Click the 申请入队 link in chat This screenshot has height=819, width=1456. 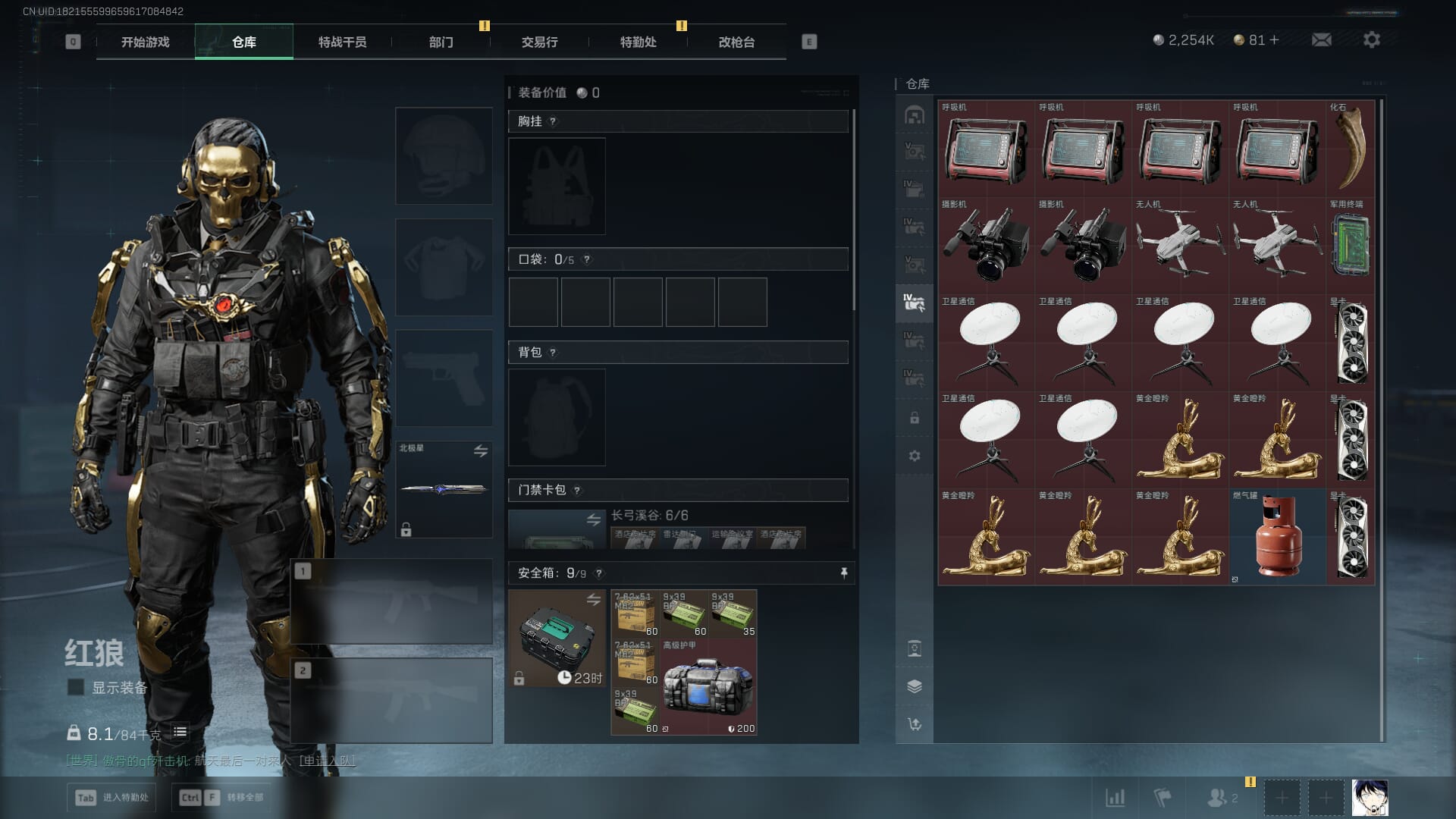327,760
